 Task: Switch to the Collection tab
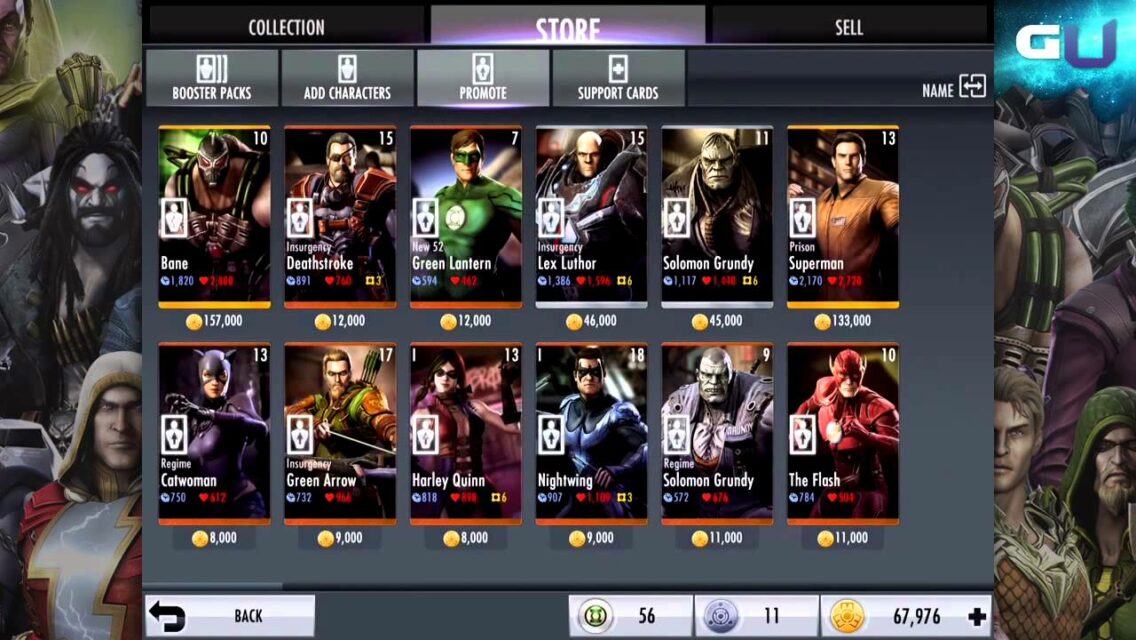tap(286, 26)
